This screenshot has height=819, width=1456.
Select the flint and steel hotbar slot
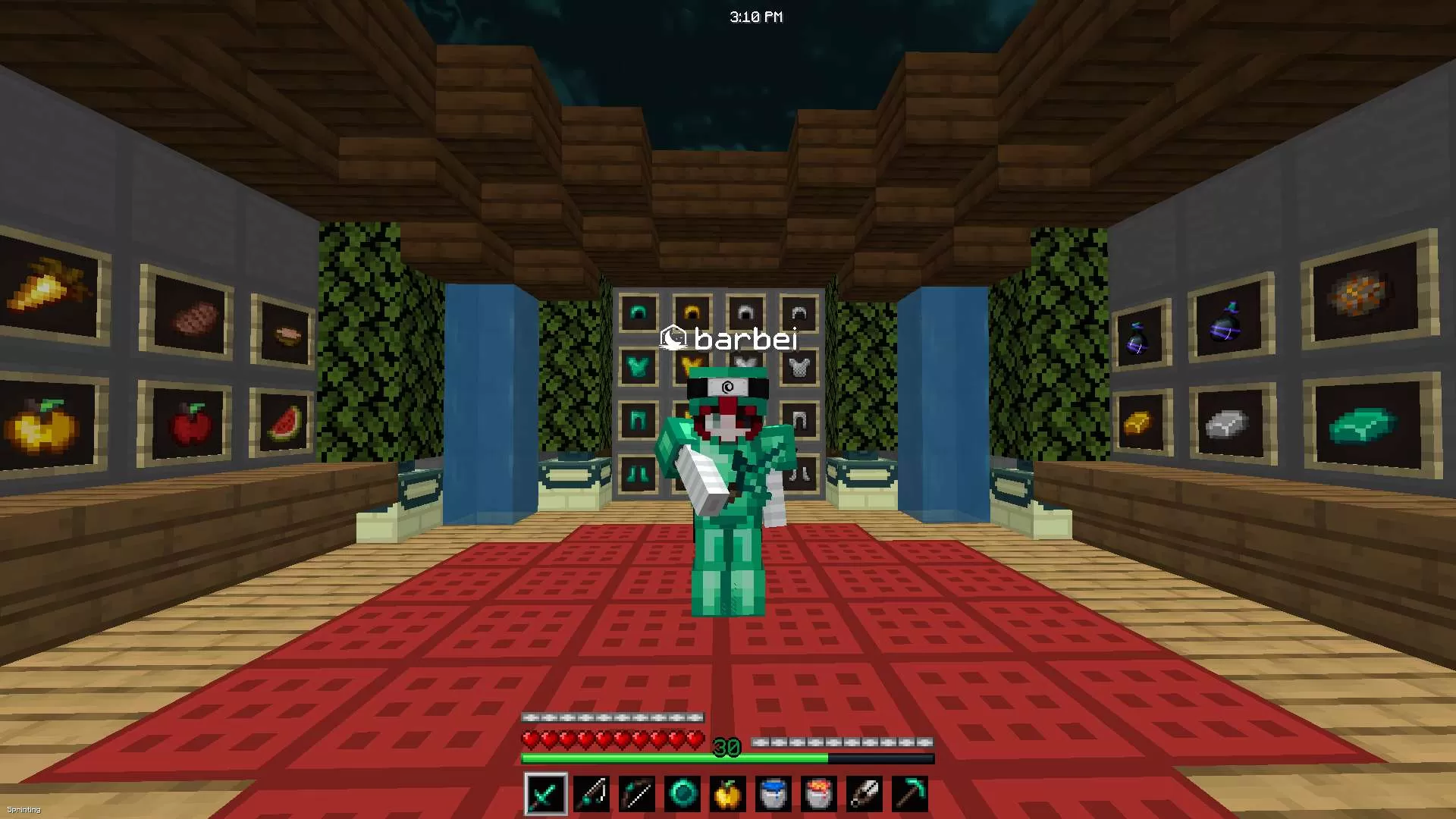pyautogui.click(x=863, y=792)
